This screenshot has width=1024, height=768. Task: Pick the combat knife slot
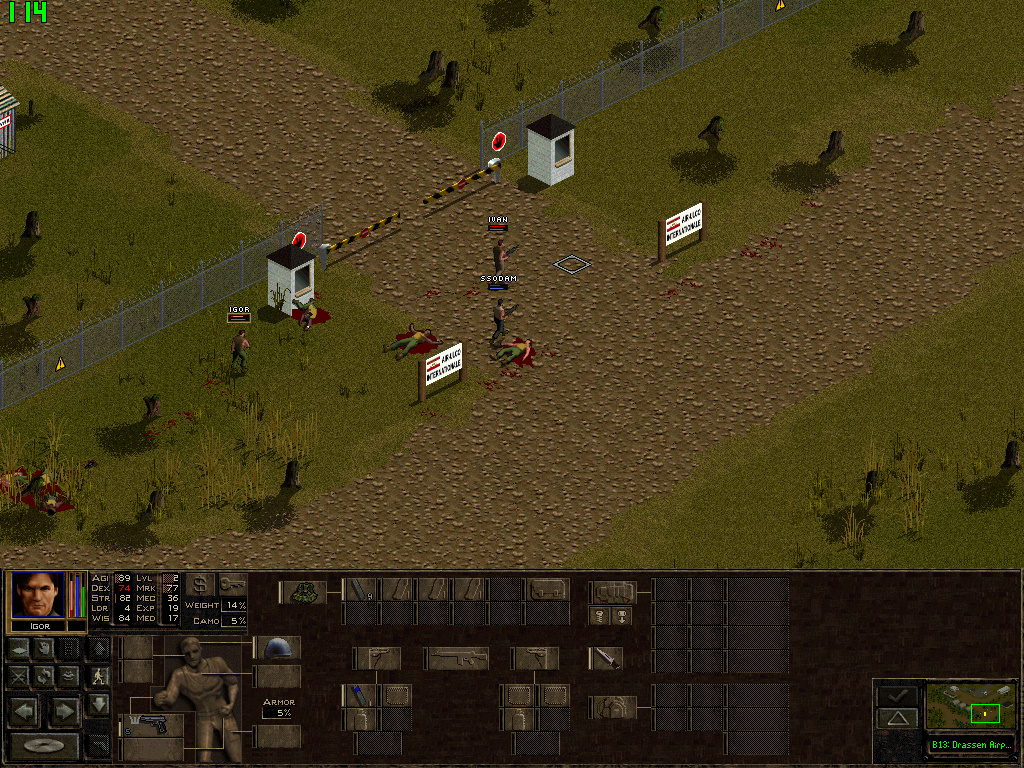point(606,658)
